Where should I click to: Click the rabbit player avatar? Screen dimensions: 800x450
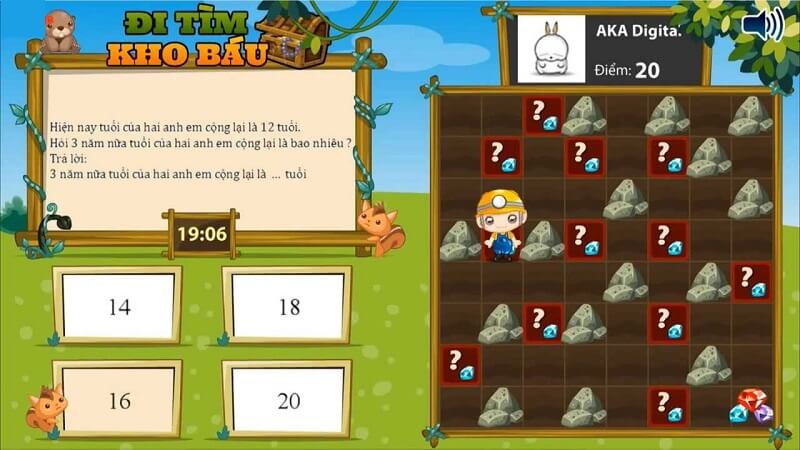point(548,49)
